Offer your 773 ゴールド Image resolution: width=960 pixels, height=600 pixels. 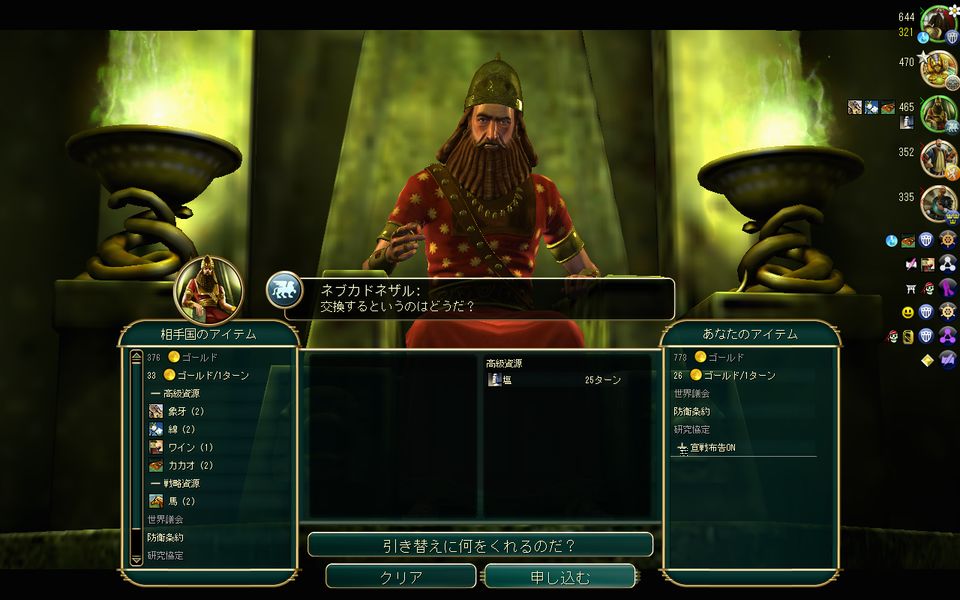726,357
